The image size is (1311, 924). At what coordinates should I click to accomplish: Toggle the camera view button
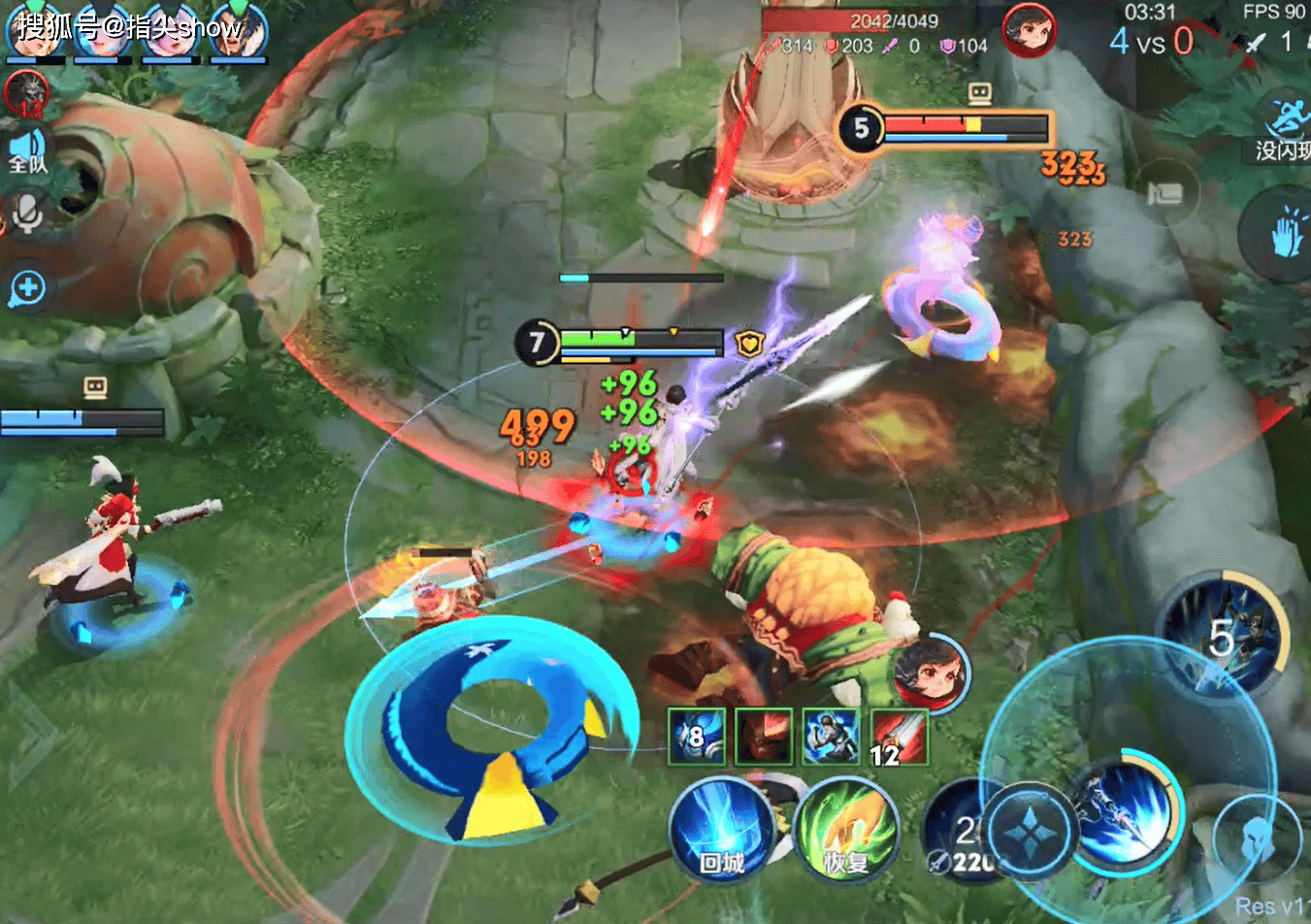click(x=1164, y=193)
